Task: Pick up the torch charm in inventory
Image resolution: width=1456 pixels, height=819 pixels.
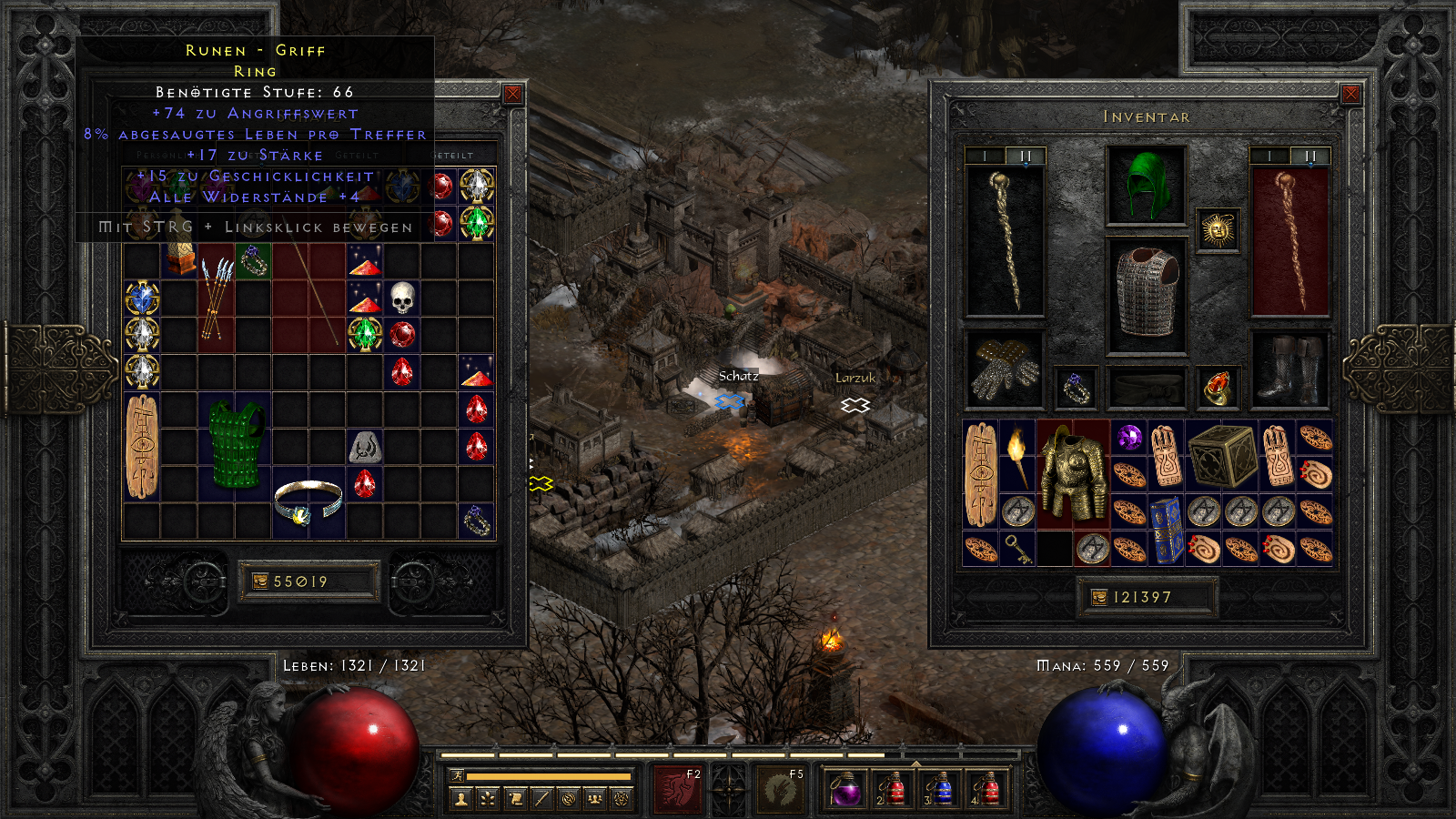Action: tap(1017, 456)
